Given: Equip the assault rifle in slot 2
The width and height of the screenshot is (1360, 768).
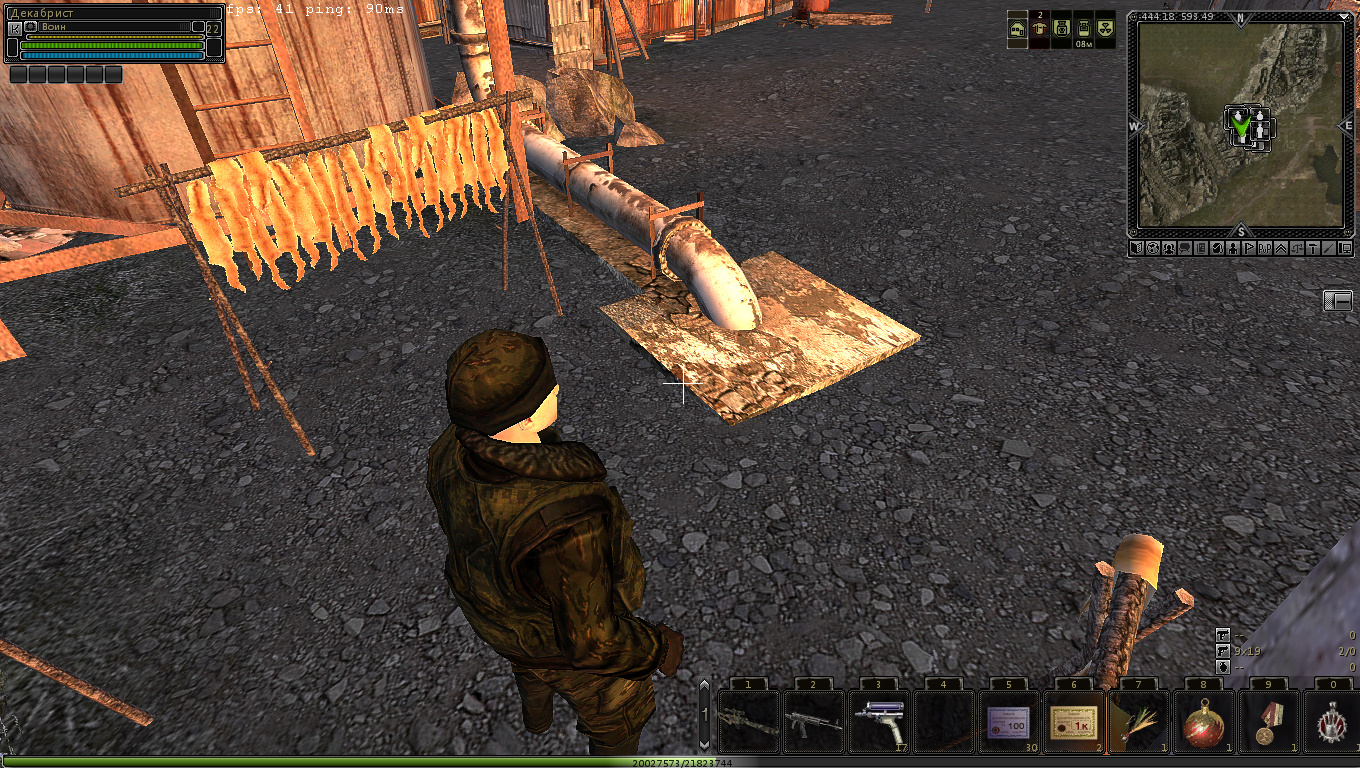Looking at the screenshot, I should click(x=813, y=722).
